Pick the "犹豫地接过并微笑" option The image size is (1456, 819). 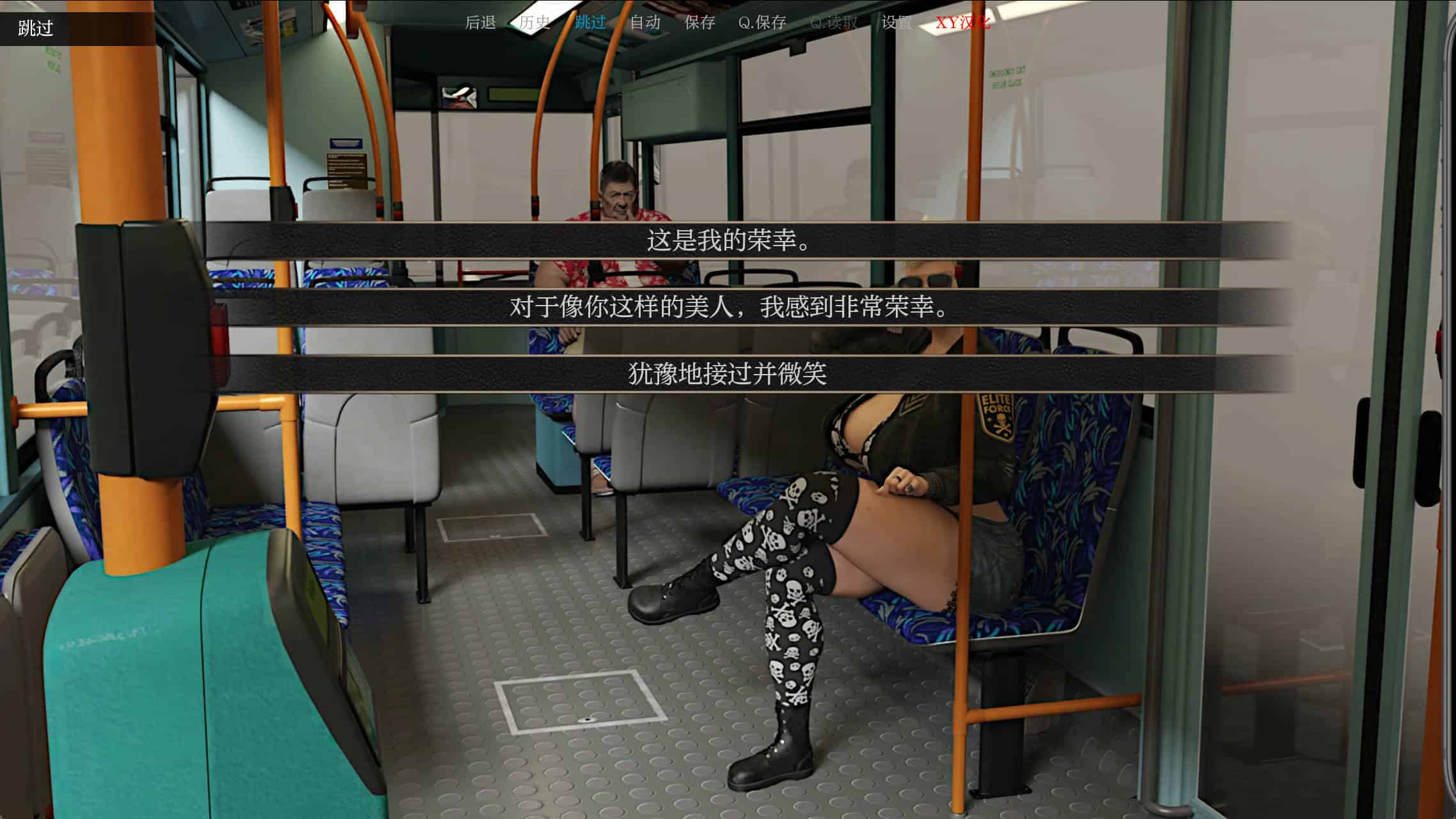point(728,374)
